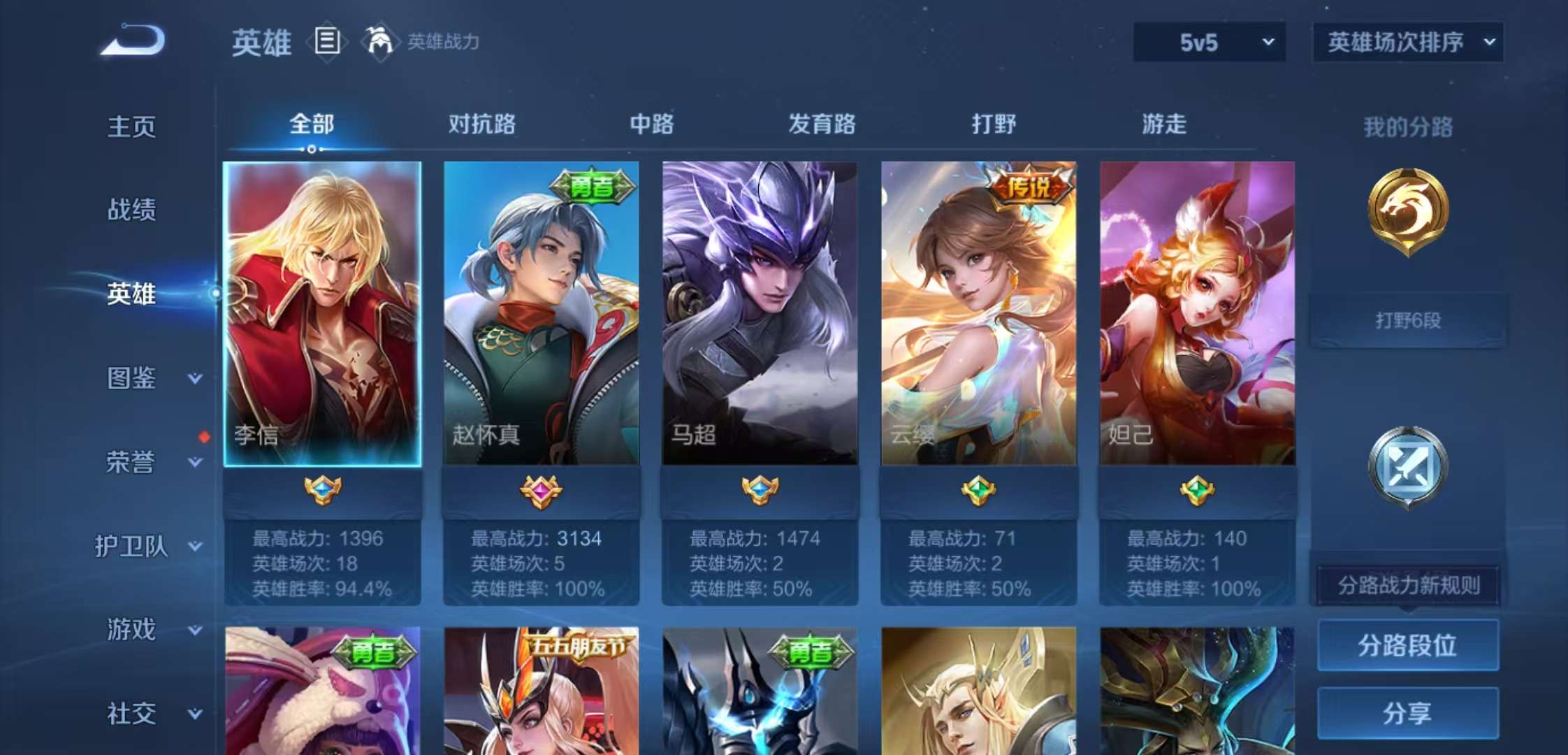Open the 5v5 mode dropdown

(x=1207, y=43)
